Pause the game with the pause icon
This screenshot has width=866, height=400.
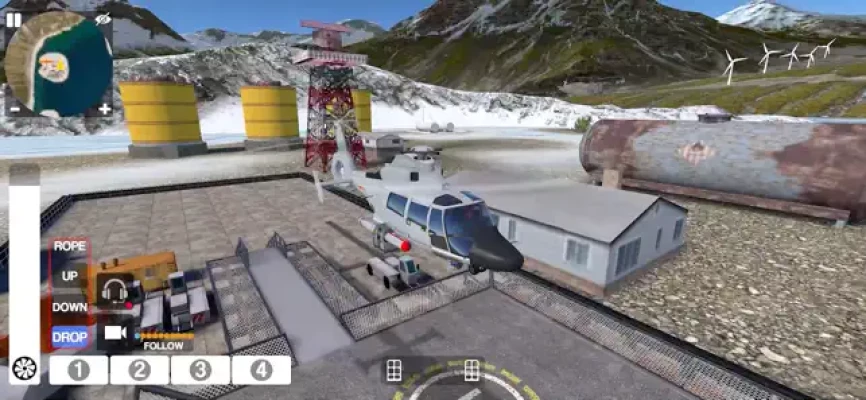point(14,19)
